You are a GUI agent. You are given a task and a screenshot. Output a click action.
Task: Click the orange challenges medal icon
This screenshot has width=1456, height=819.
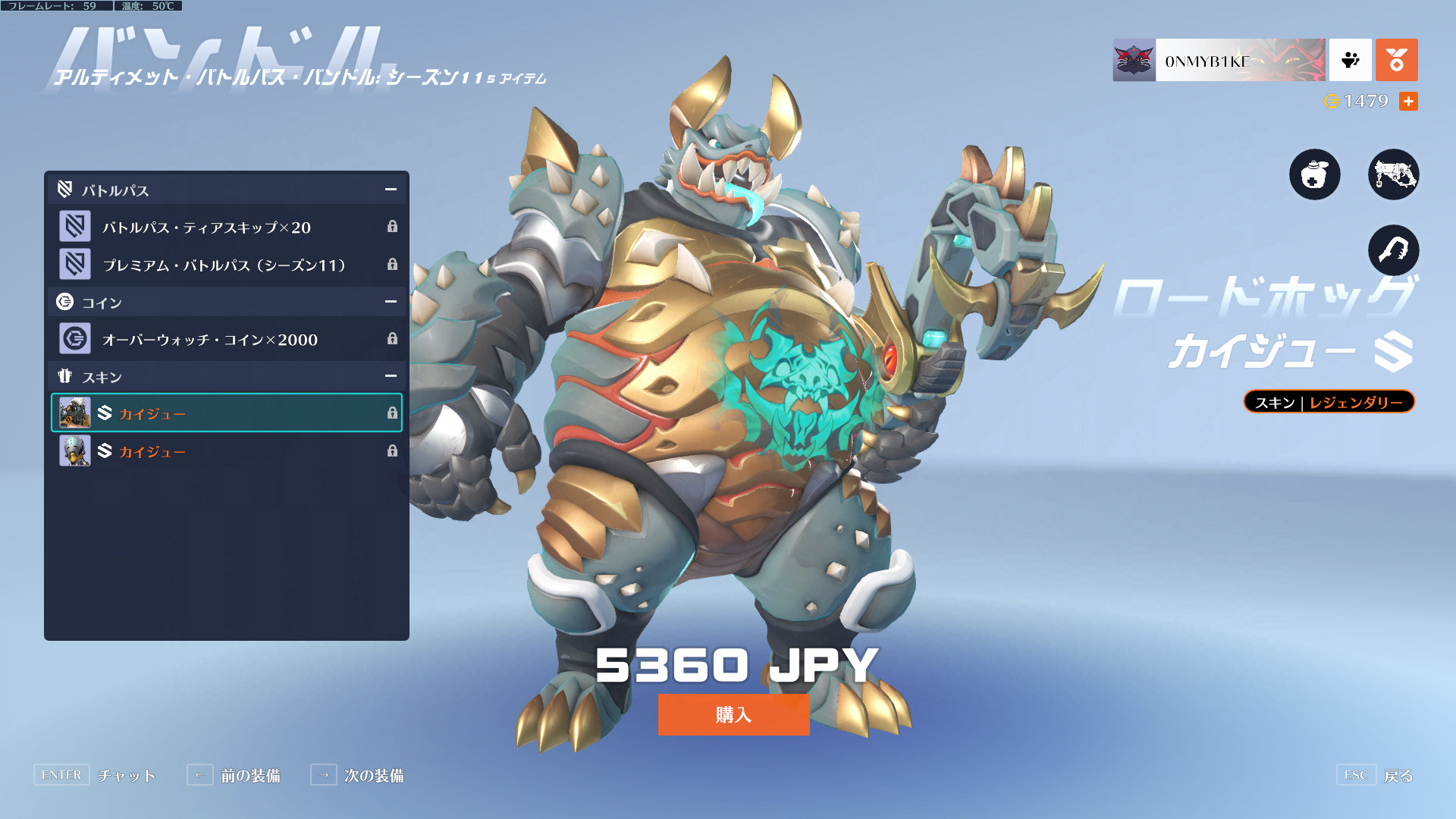click(1396, 61)
